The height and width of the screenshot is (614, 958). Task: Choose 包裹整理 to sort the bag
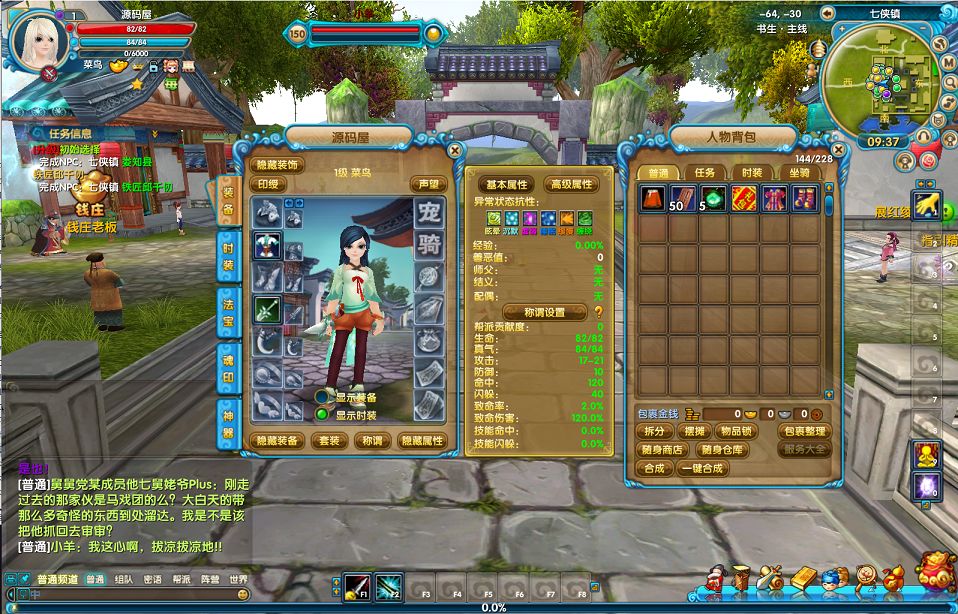coord(804,431)
